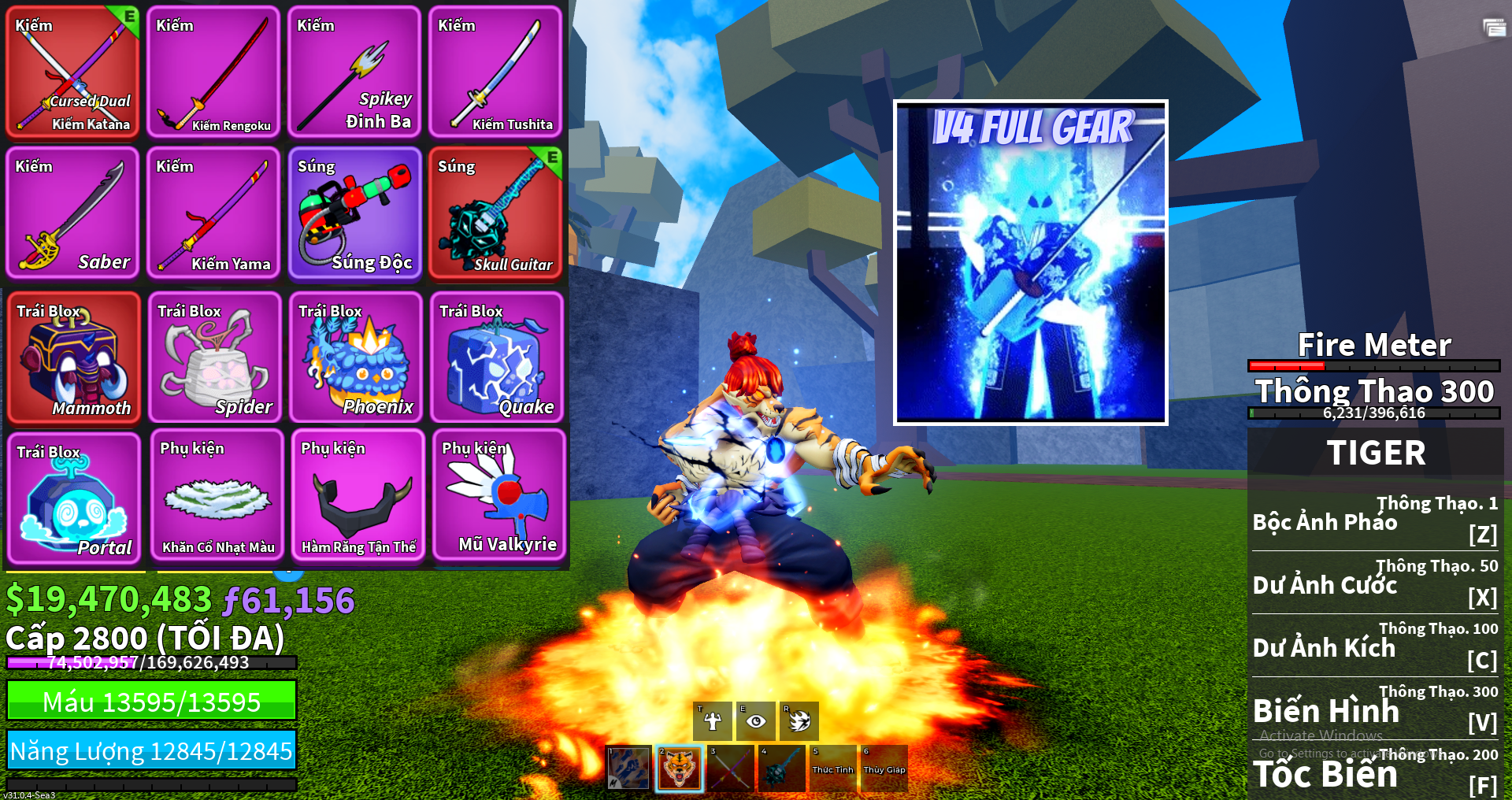The height and width of the screenshot is (800, 1512).
Task: Choose the Saber sword slot
Action: 72,213
